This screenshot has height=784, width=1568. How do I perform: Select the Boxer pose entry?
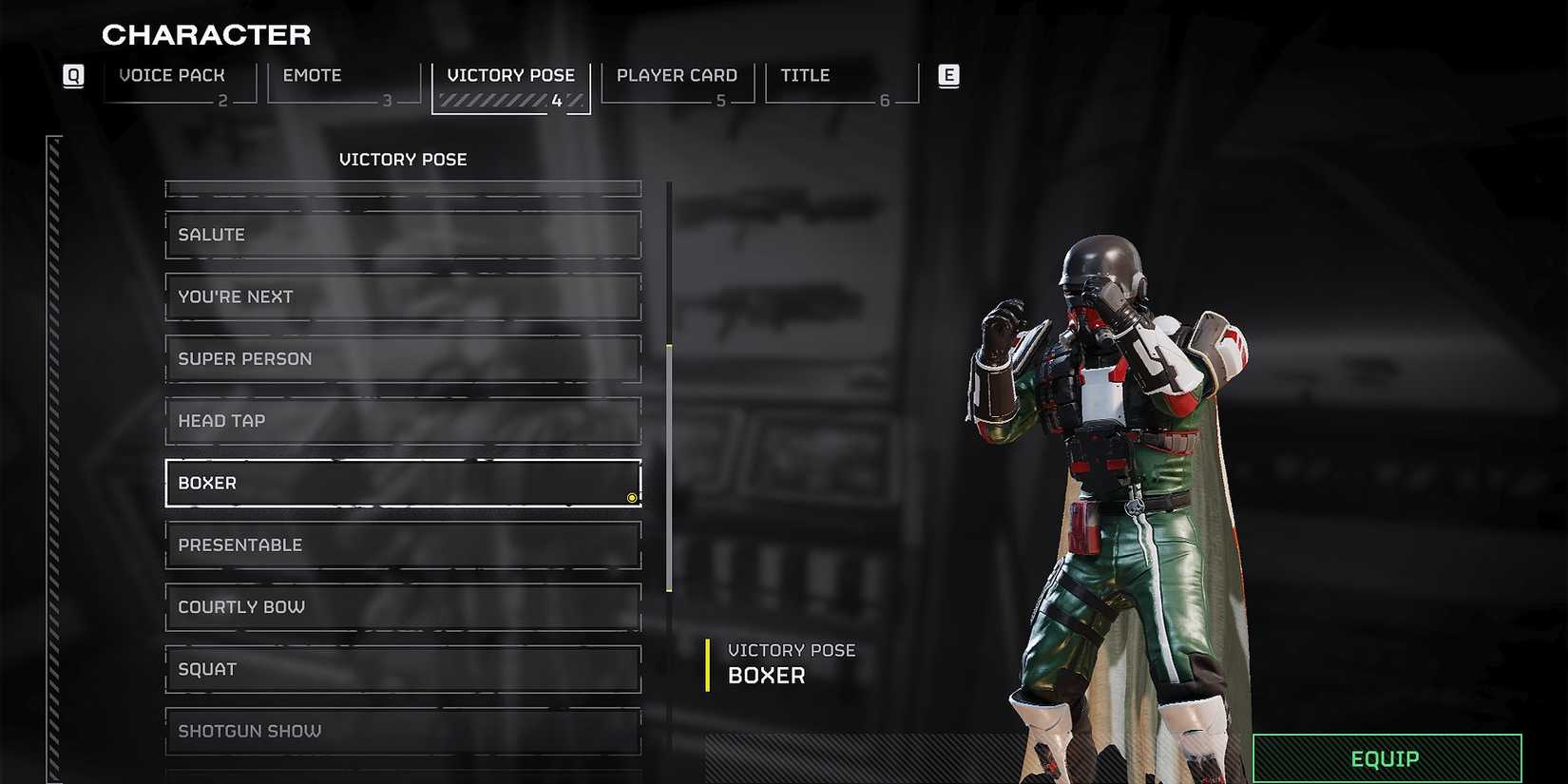pos(403,483)
